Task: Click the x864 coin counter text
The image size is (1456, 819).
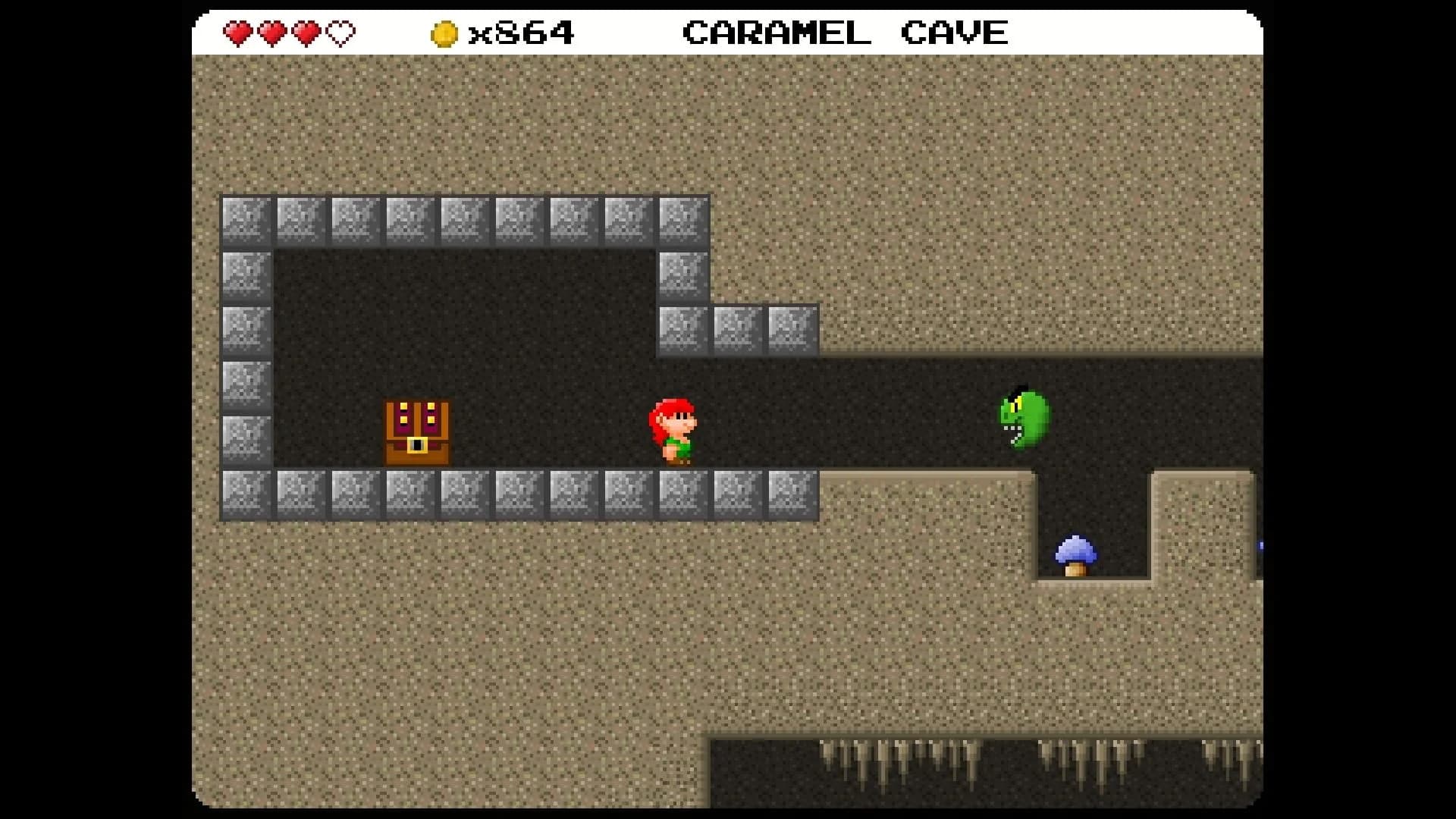Action: tap(523, 32)
